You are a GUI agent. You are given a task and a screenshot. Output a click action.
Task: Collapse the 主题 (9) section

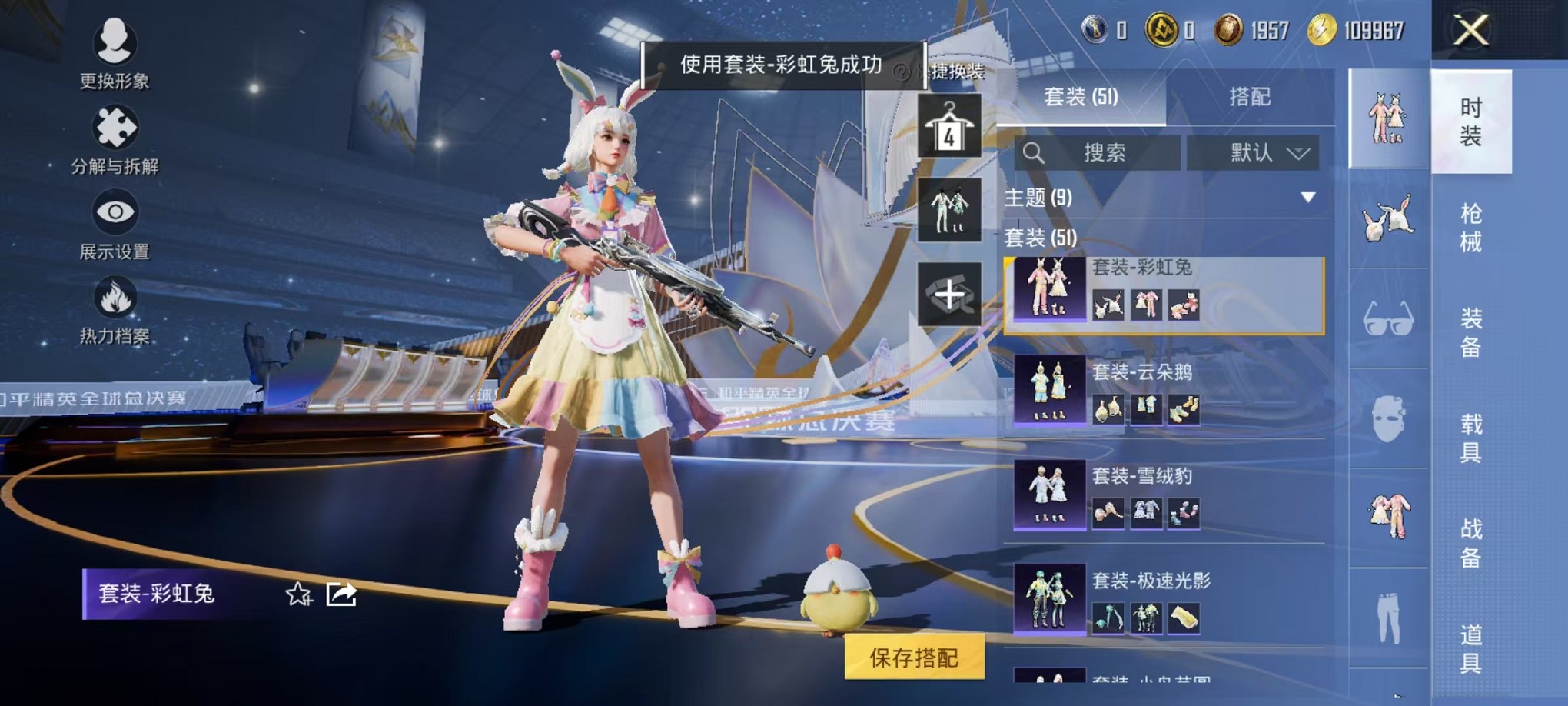[1307, 197]
